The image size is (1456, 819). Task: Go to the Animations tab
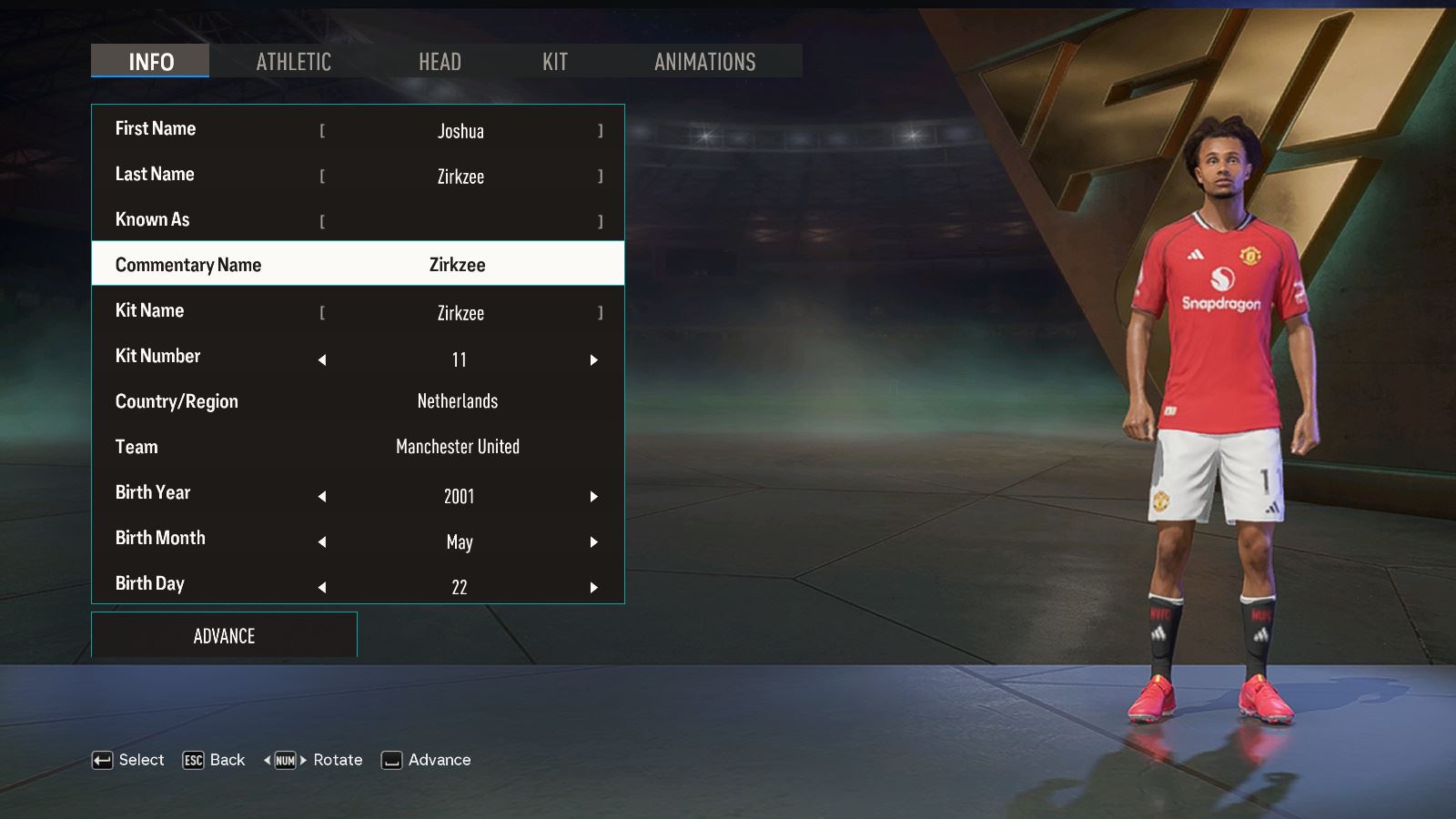(704, 62)
